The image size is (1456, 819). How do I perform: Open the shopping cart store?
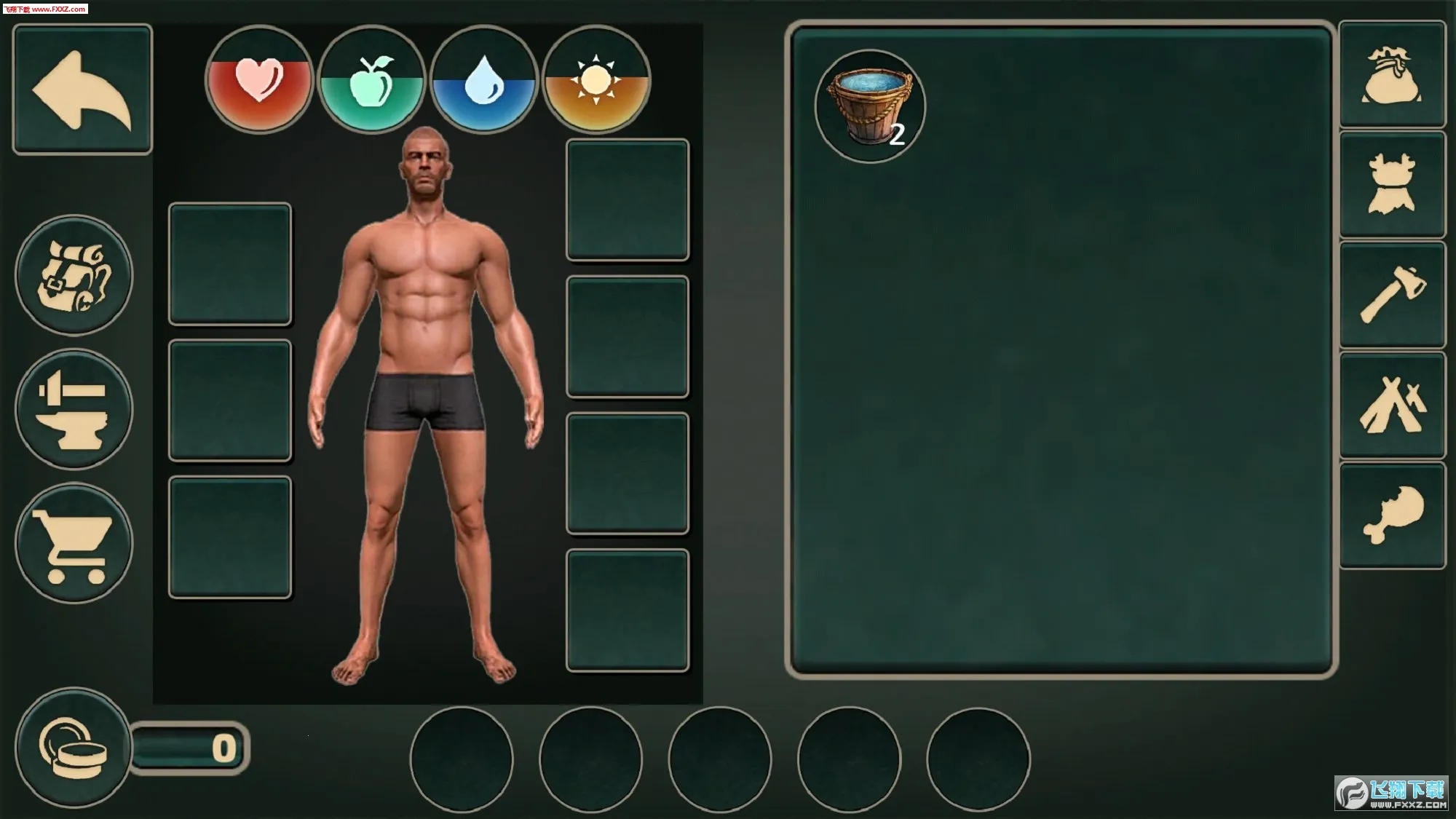(x=74, y=543)
